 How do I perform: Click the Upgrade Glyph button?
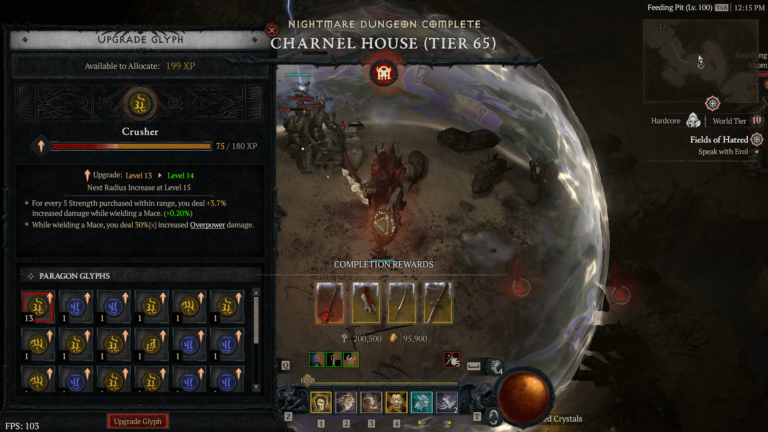point(138,421)
